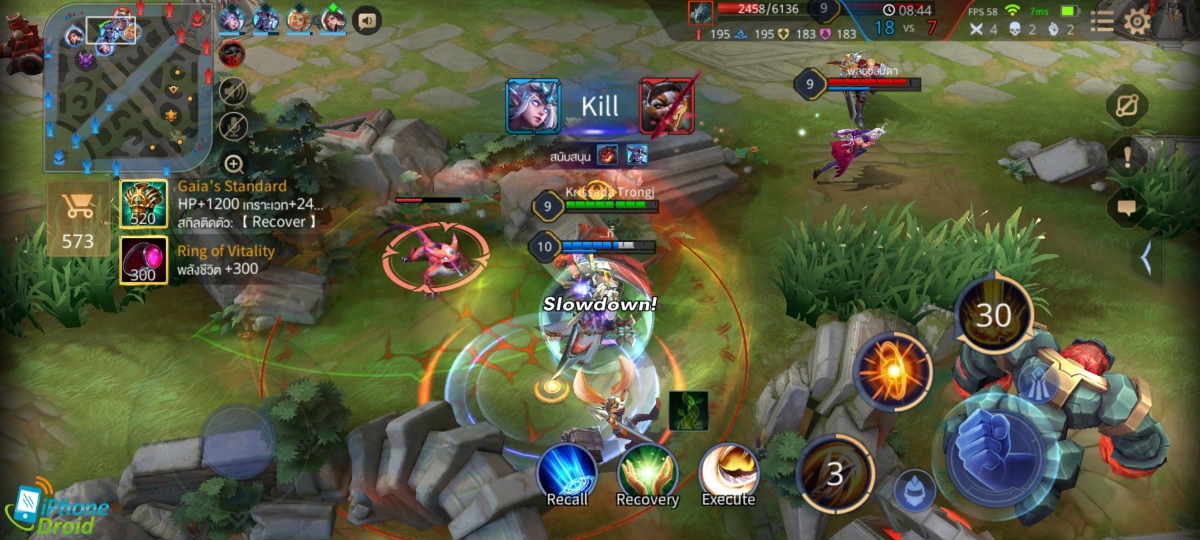The height and width of the screenshot is (540, 1200).
Task: Buy the suggested Gaia's Standard item
Action: [x=144, y=205]
